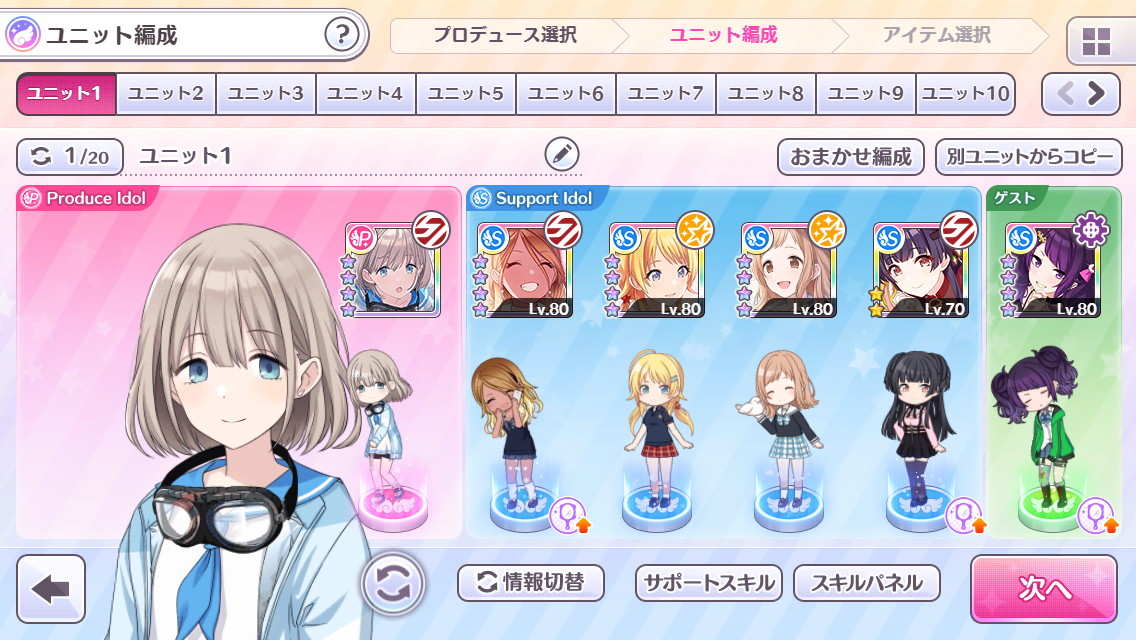
Task: Select the ユニット8 tab
Action: 766,94
